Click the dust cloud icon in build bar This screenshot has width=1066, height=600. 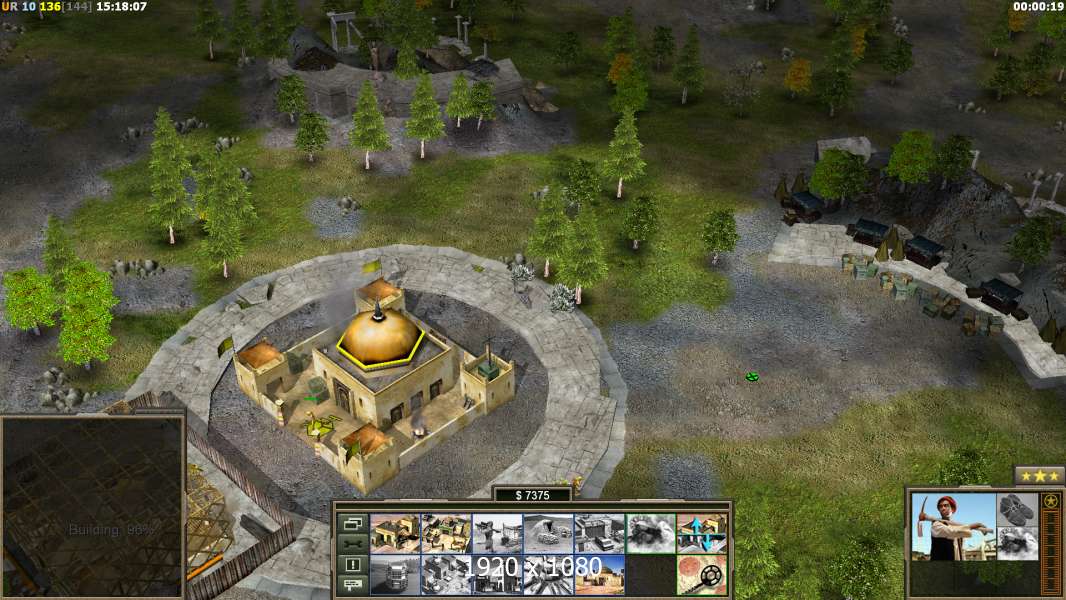pos(650,534)
